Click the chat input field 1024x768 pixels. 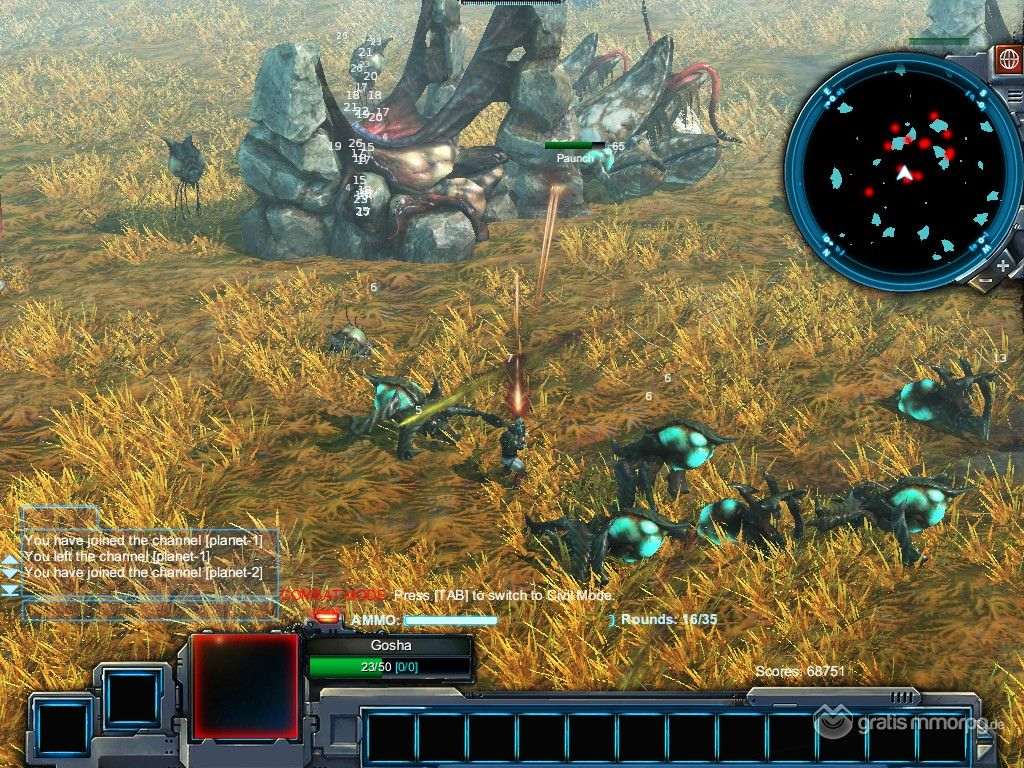(150, 609)
